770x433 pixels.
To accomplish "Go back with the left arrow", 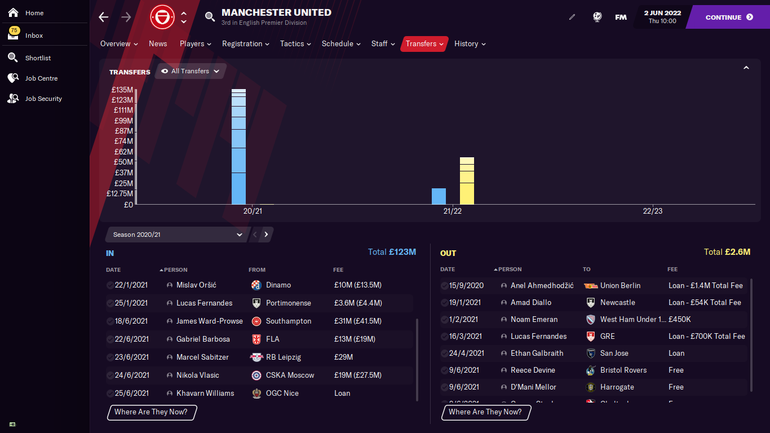I will [104, 17].
